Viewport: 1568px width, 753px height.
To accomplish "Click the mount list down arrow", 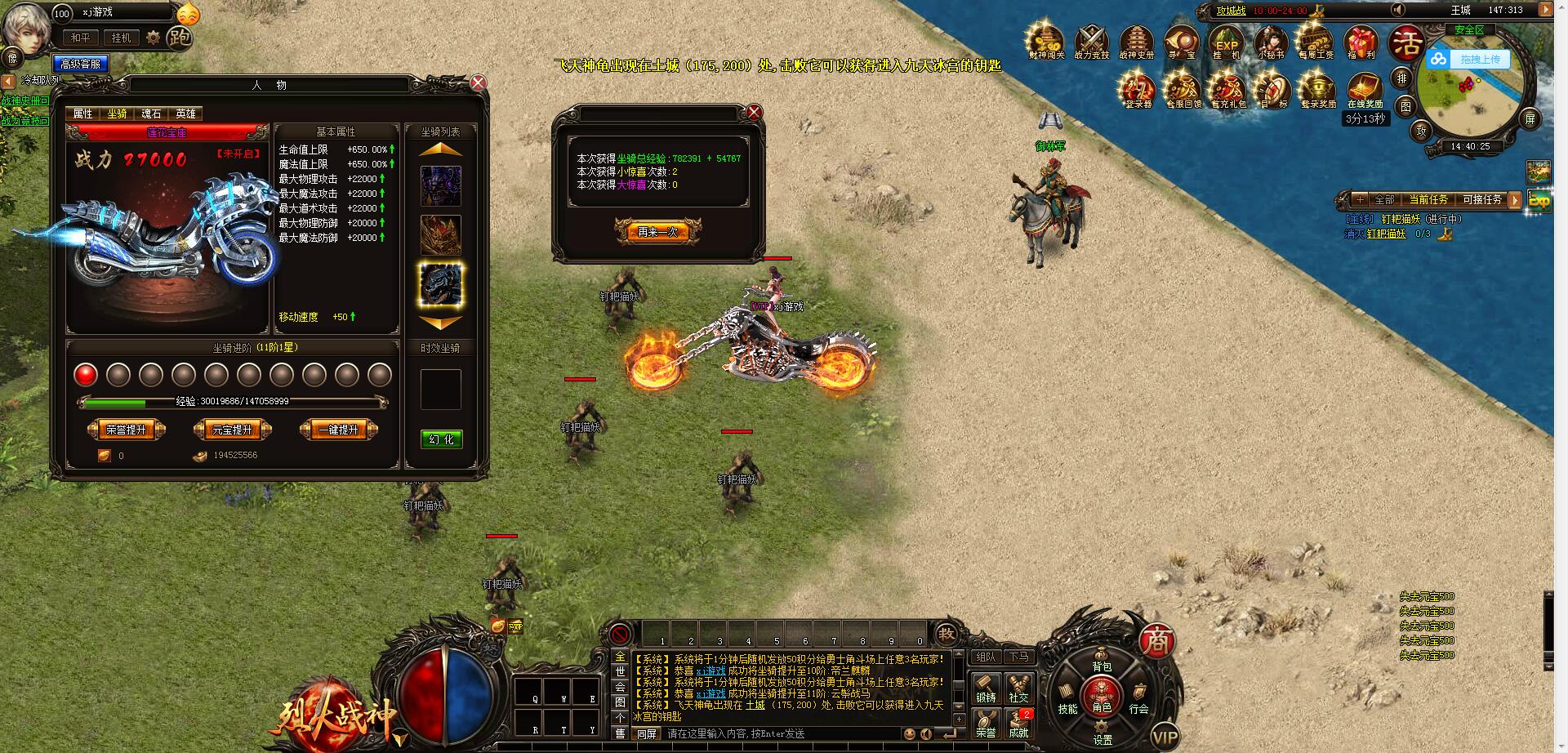I will pyautogui.click(x=441, y=323).
